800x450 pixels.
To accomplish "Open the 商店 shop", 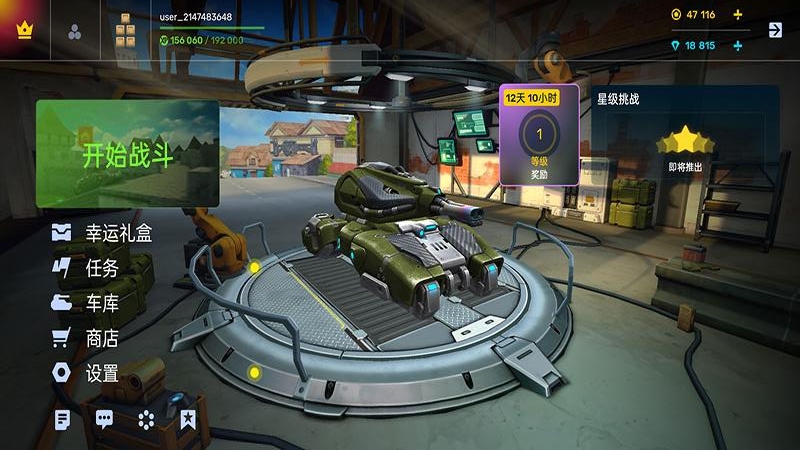I will coord(86,338).
